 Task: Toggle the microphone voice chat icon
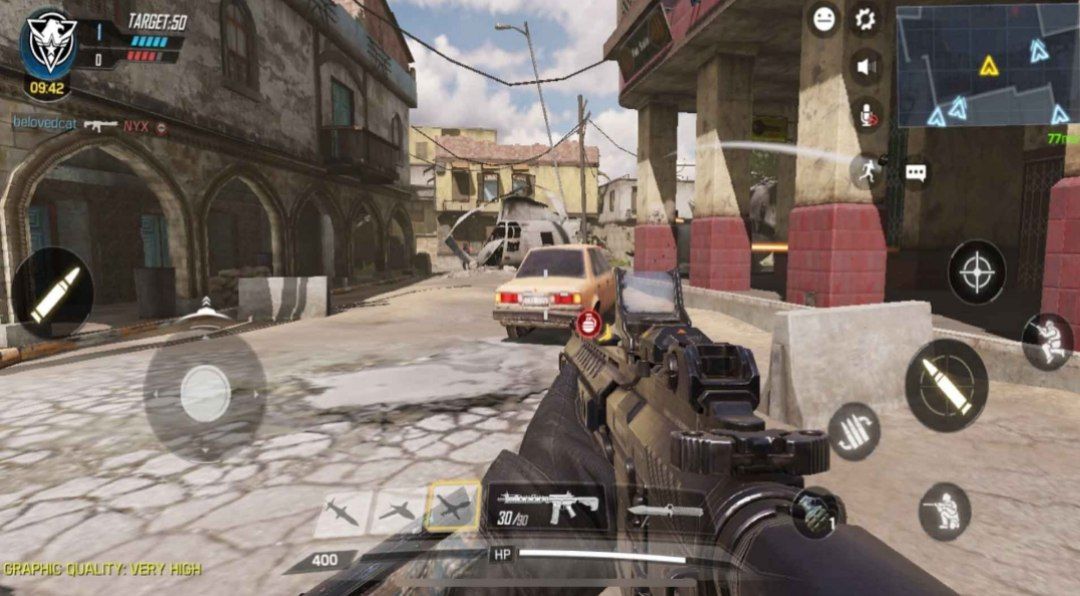pos(867,115)
